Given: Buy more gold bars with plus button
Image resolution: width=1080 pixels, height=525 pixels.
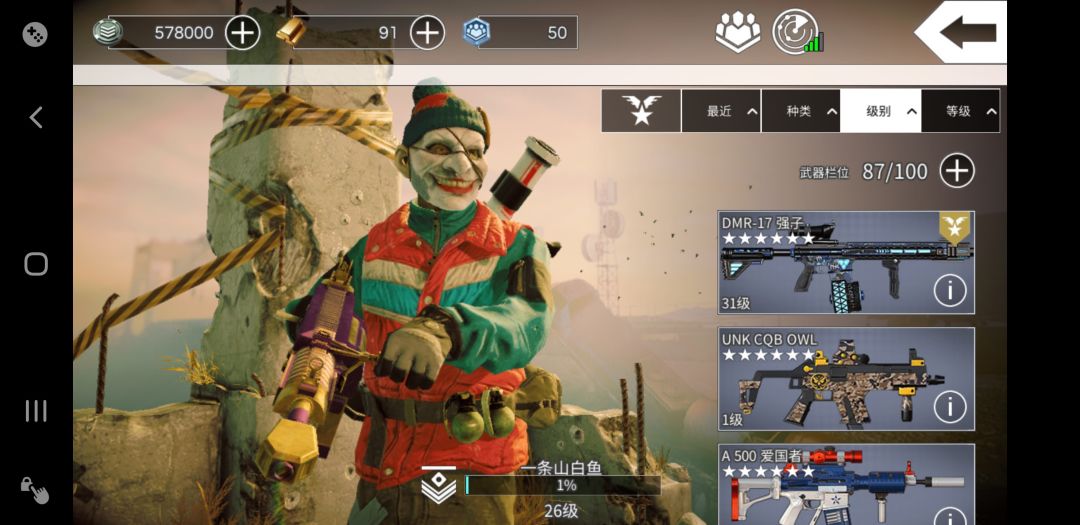Looking at the screenshot, I should point(427,32).
